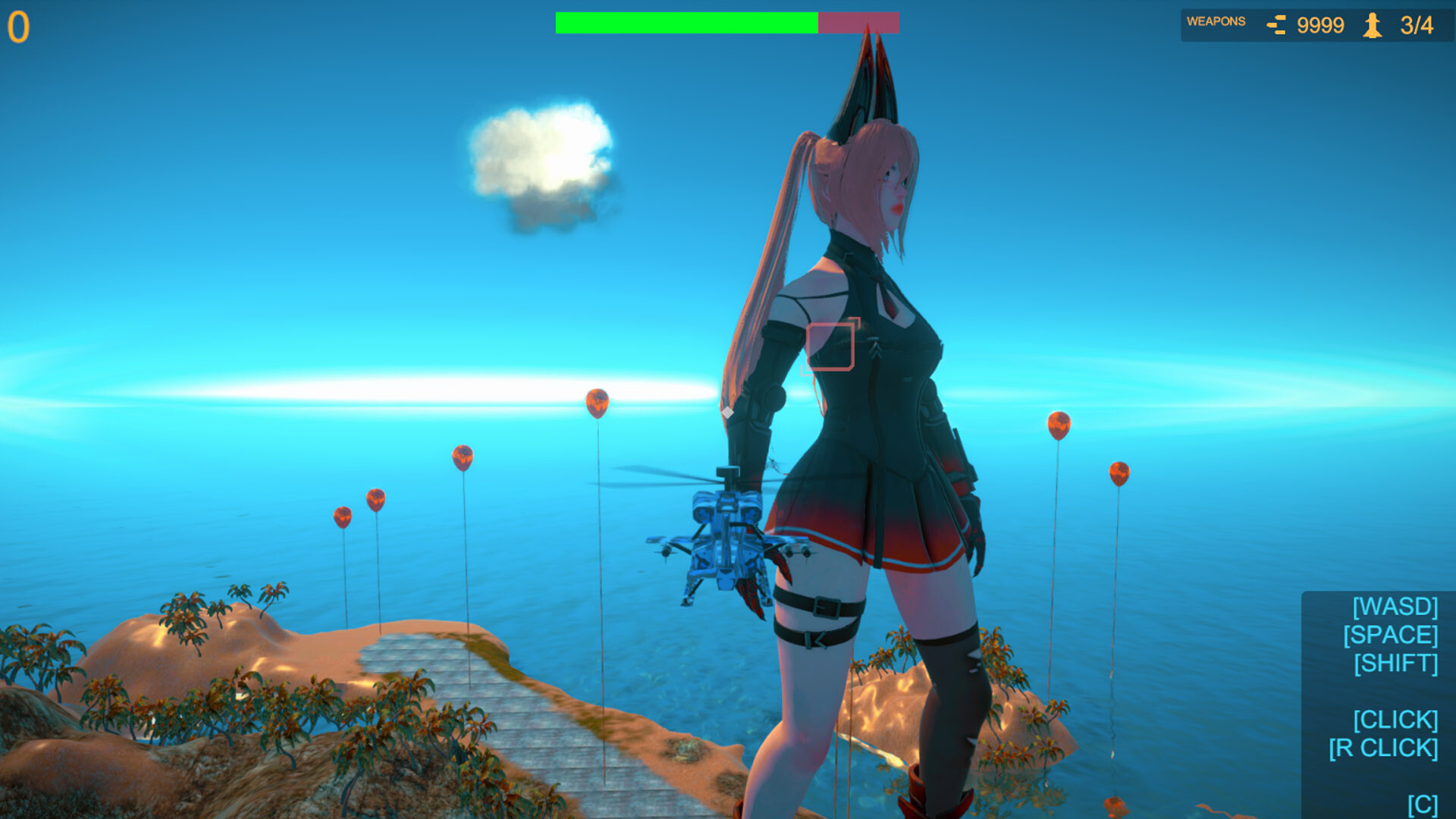Click the red depleted section of the health bar
1456x819 pixels.
click(857, 22)
